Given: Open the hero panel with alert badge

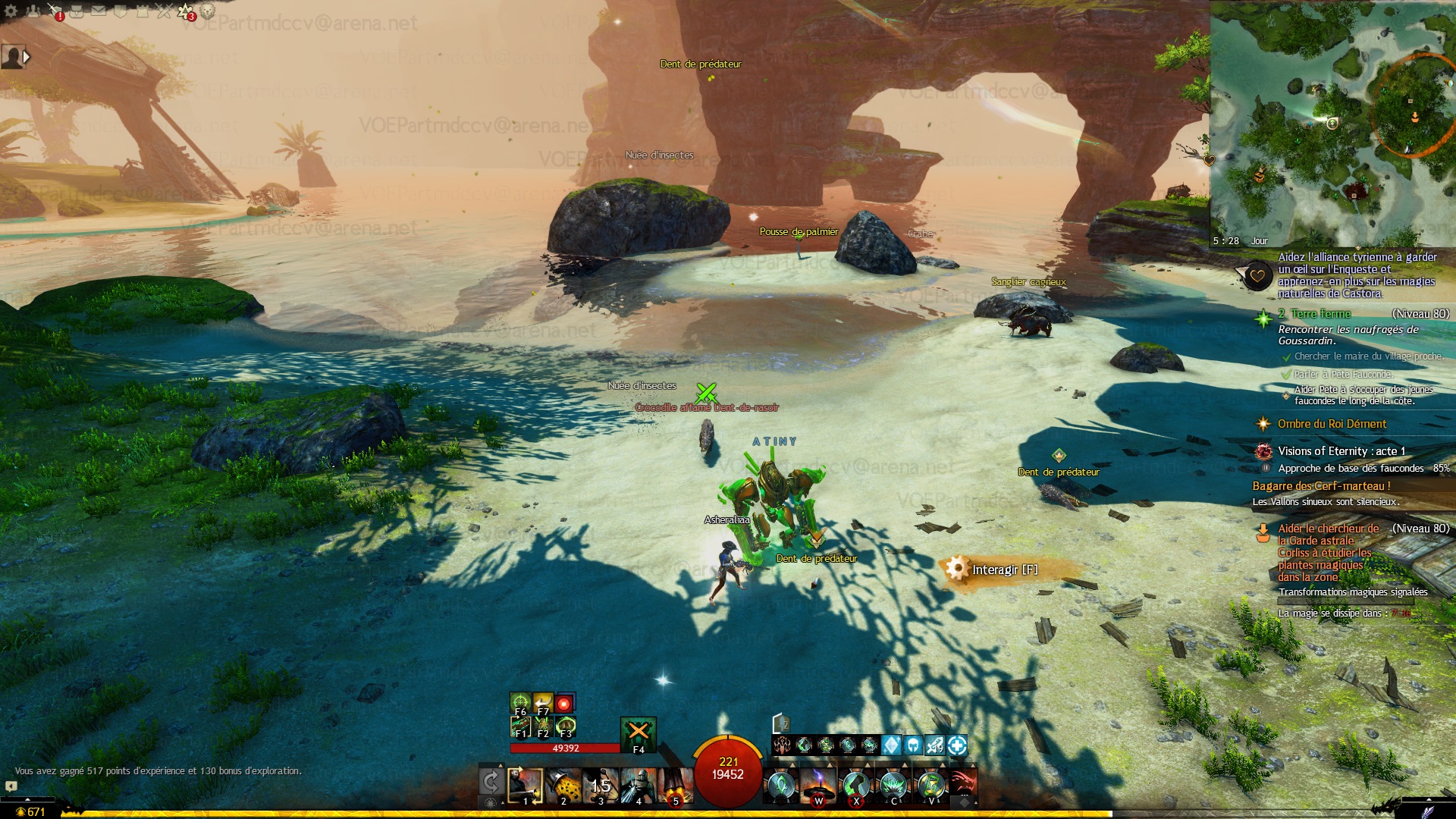Looking at the screenshot, I should (x=55, y=11).
